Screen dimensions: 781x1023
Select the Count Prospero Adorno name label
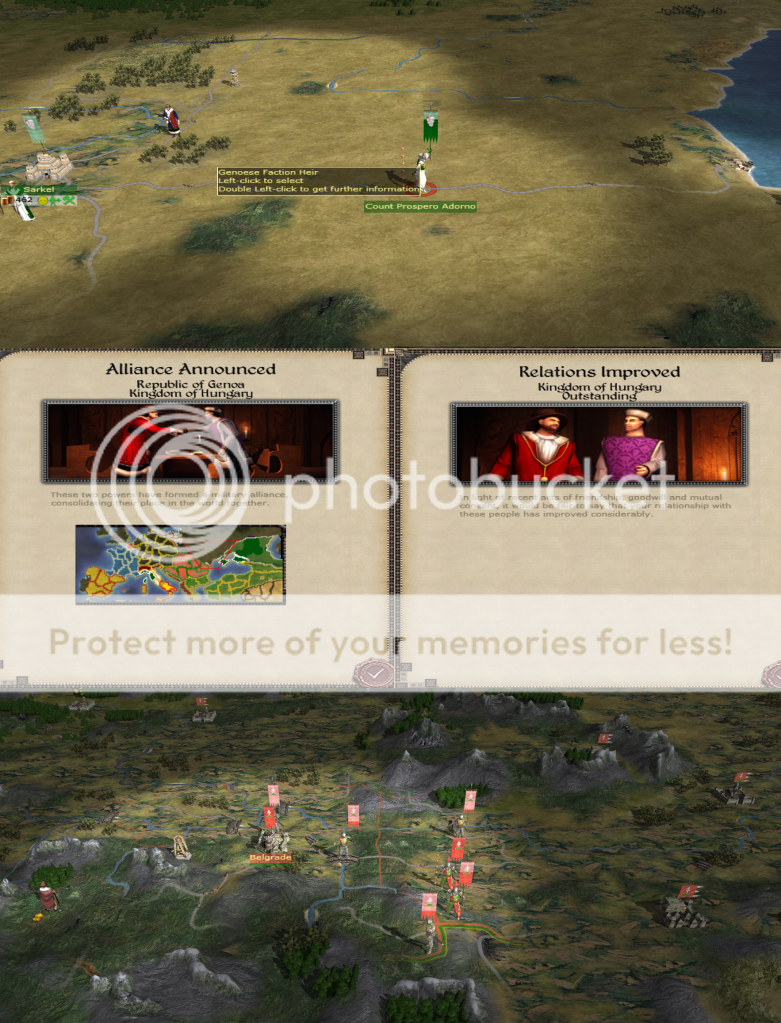[420, 207]
